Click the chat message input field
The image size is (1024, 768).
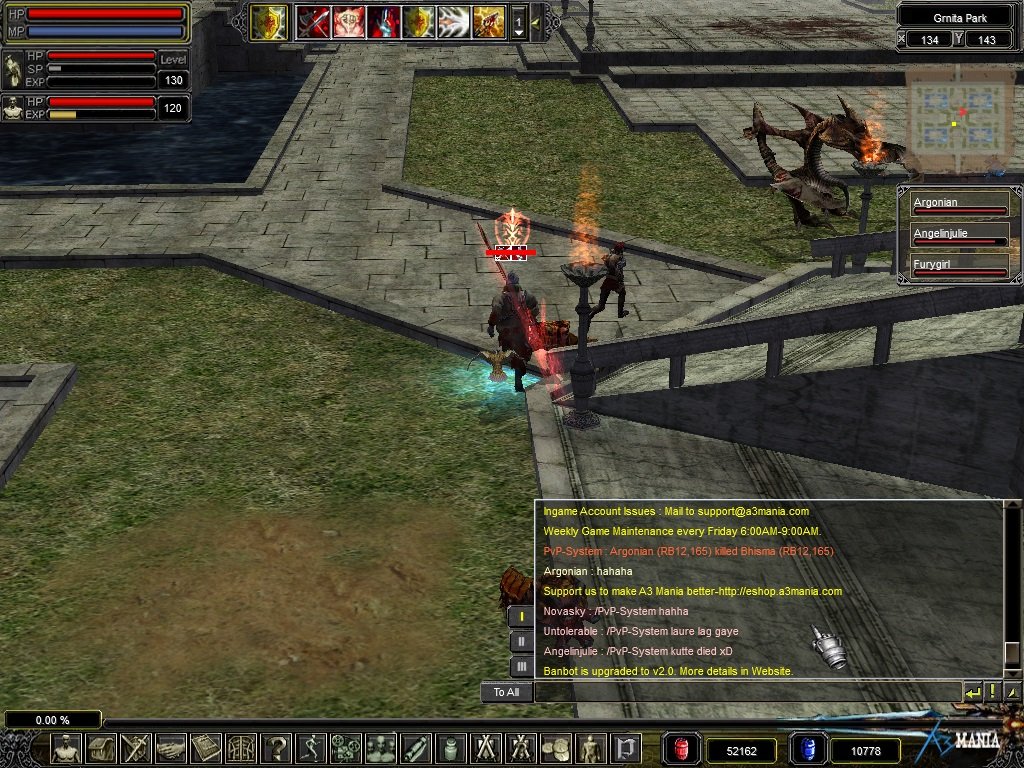pyautogui.click(x=747, y=692)
